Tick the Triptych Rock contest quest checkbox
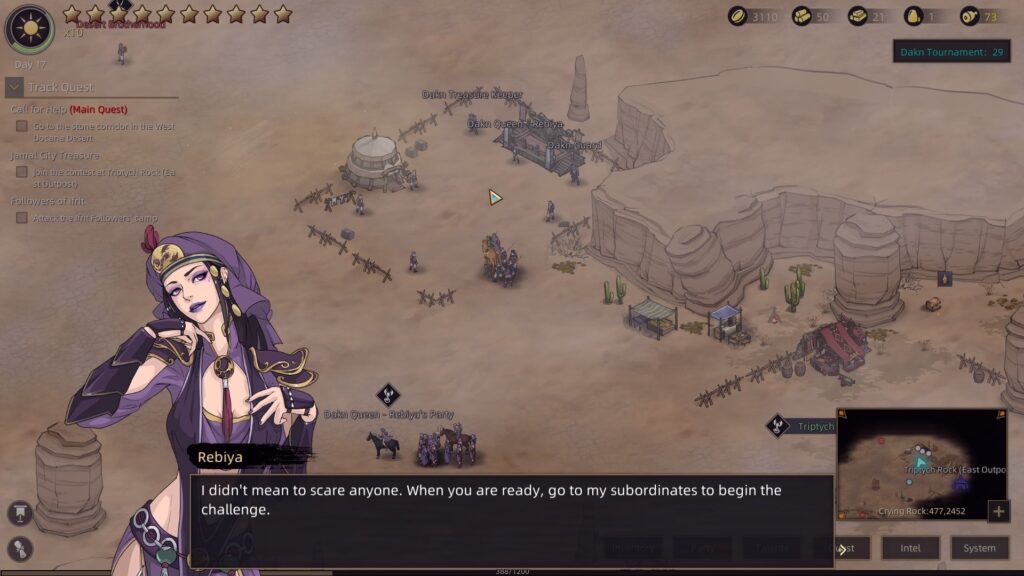1024x576 pixels. click(22, 172)
